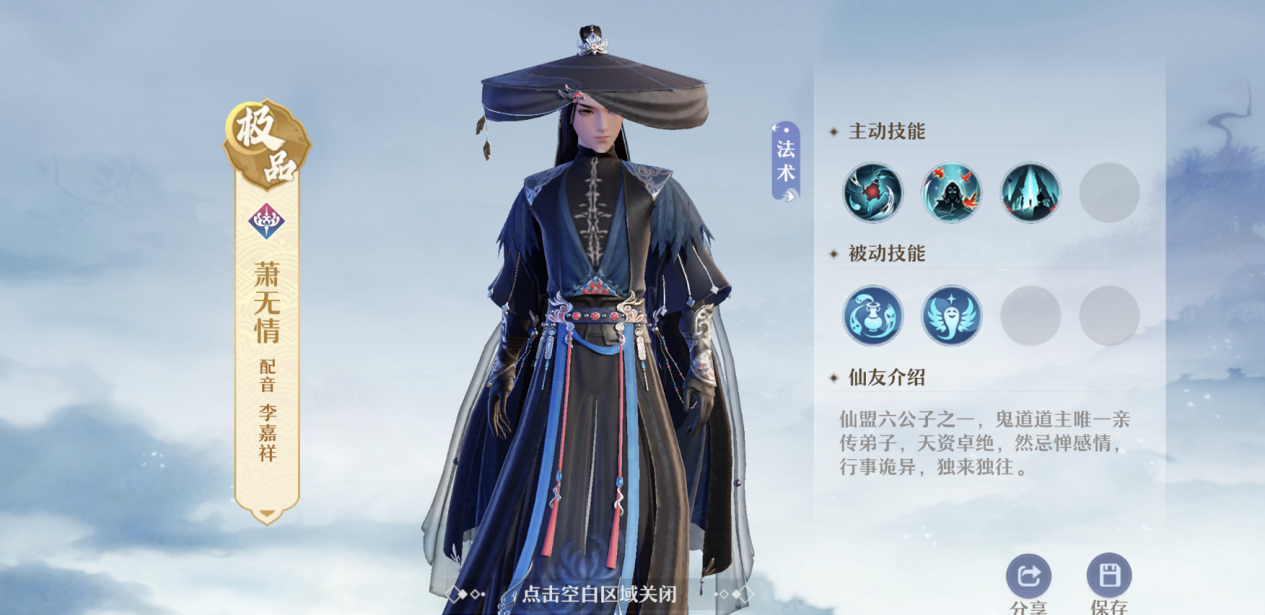
Task: View the spirit vase passive skill
Action: (872, 316)
